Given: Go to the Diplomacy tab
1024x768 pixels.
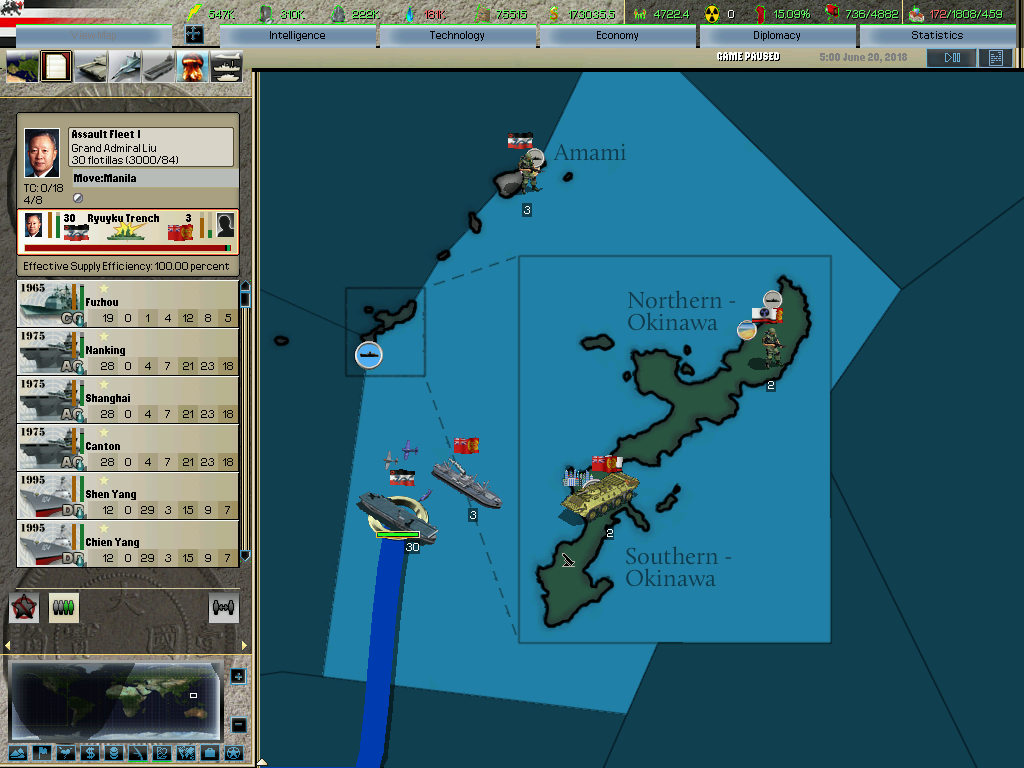Looking at the screenshot, I should coord(777,35).
